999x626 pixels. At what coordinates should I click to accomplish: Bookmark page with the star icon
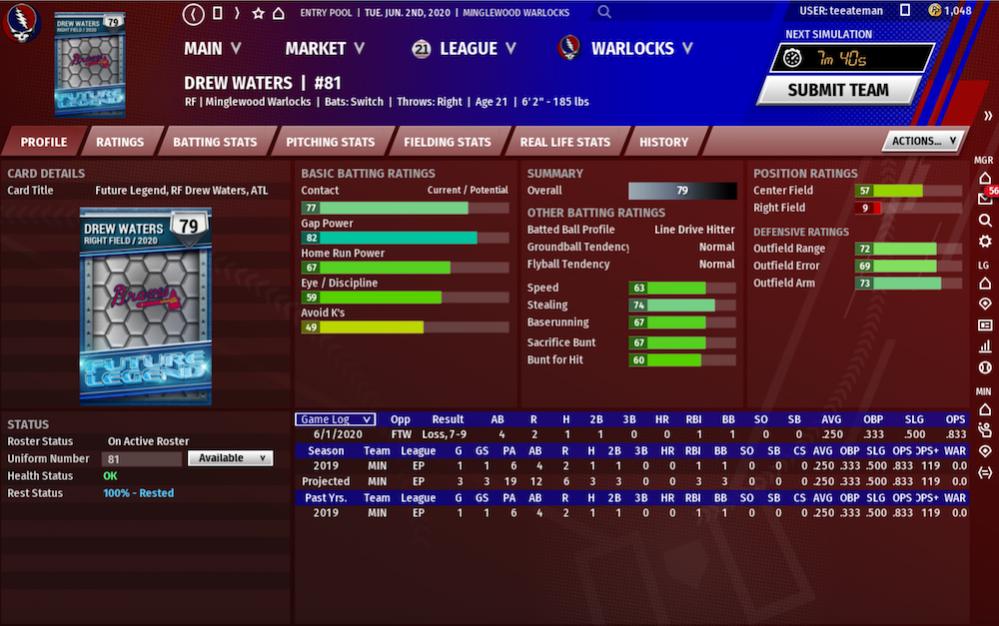[258, 13]
